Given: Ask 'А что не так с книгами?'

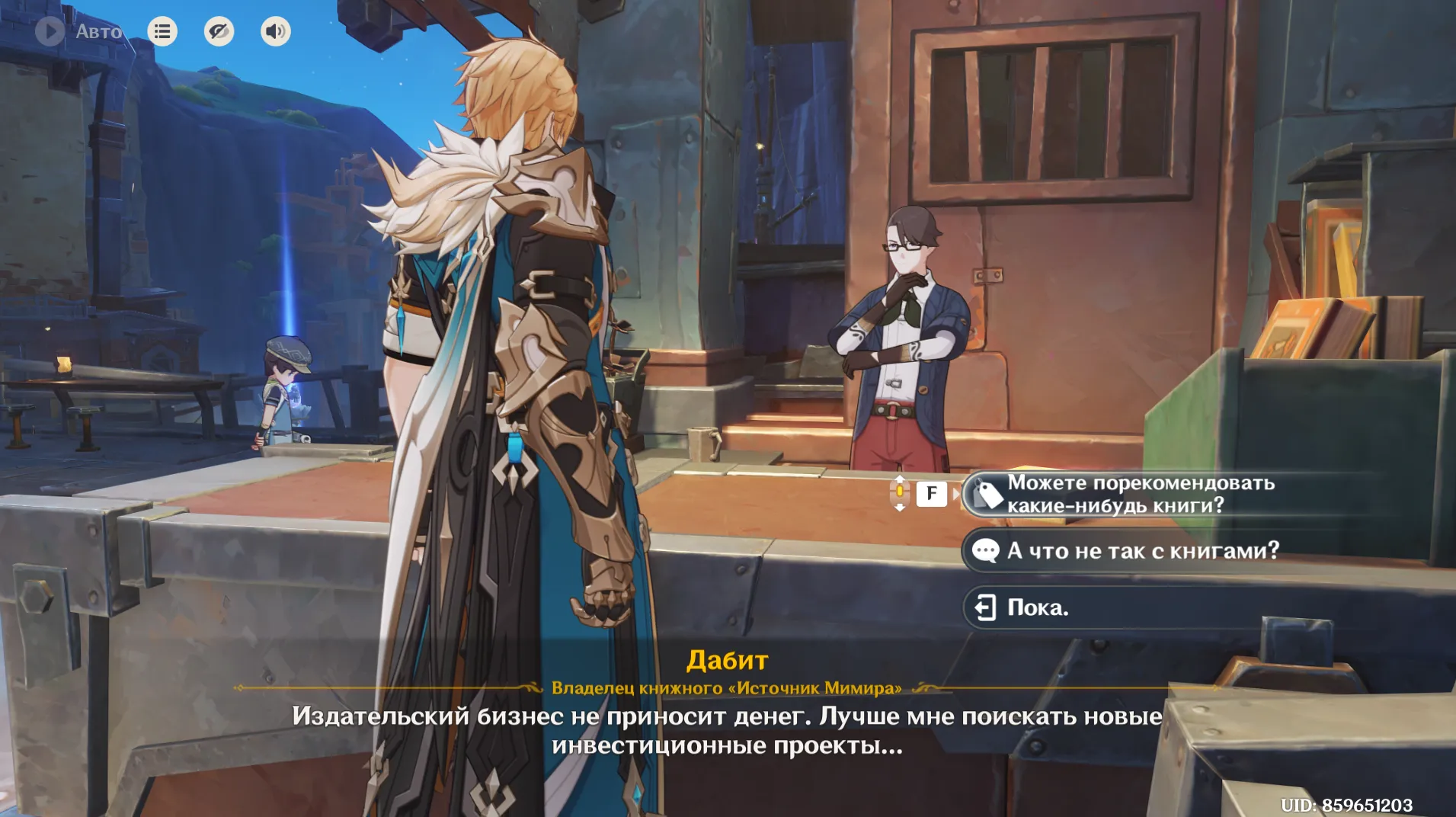Looking at the screenshot, I should point(1142,550).
